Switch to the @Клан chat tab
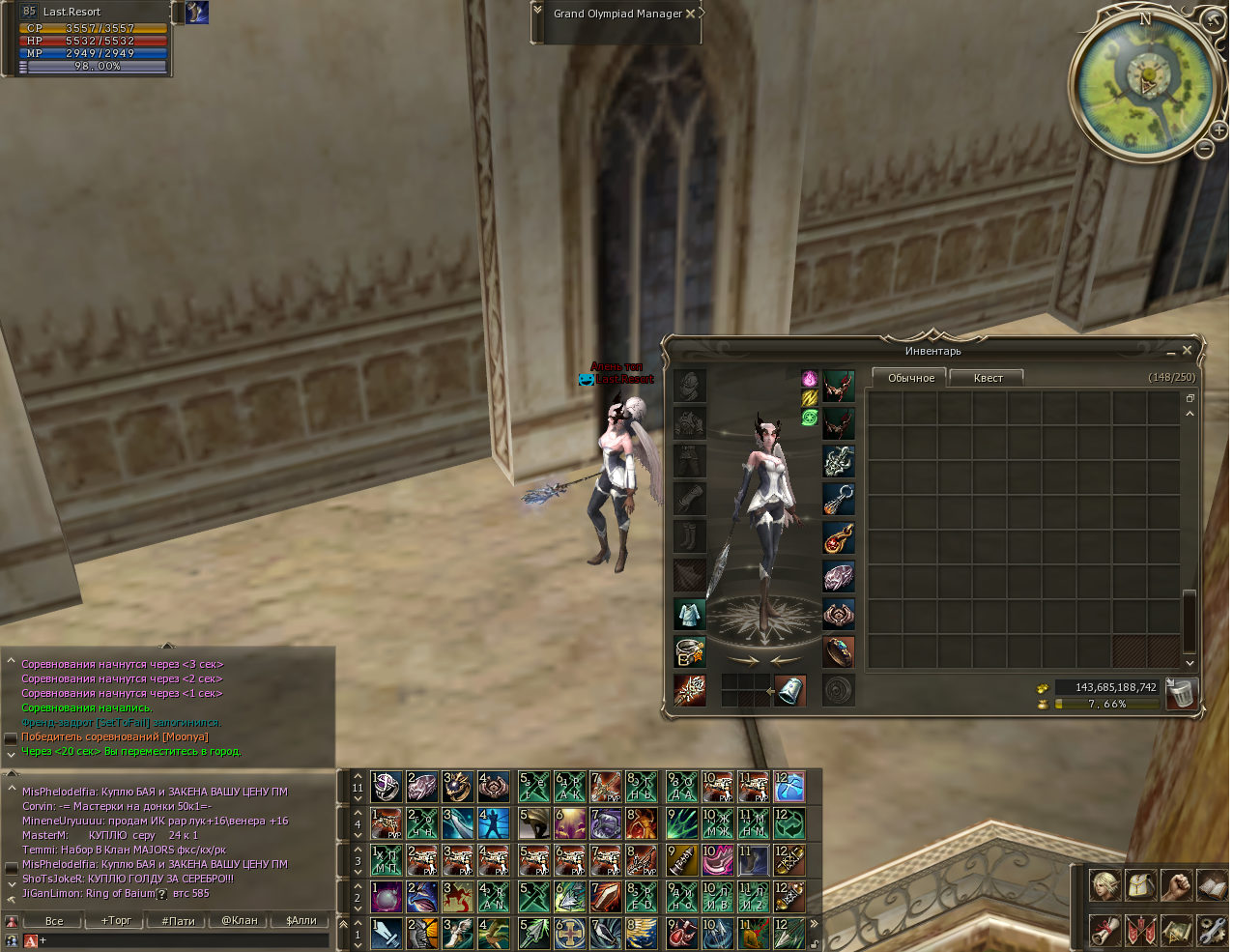This screenshot has height=952, width=1233. (239, 920)
